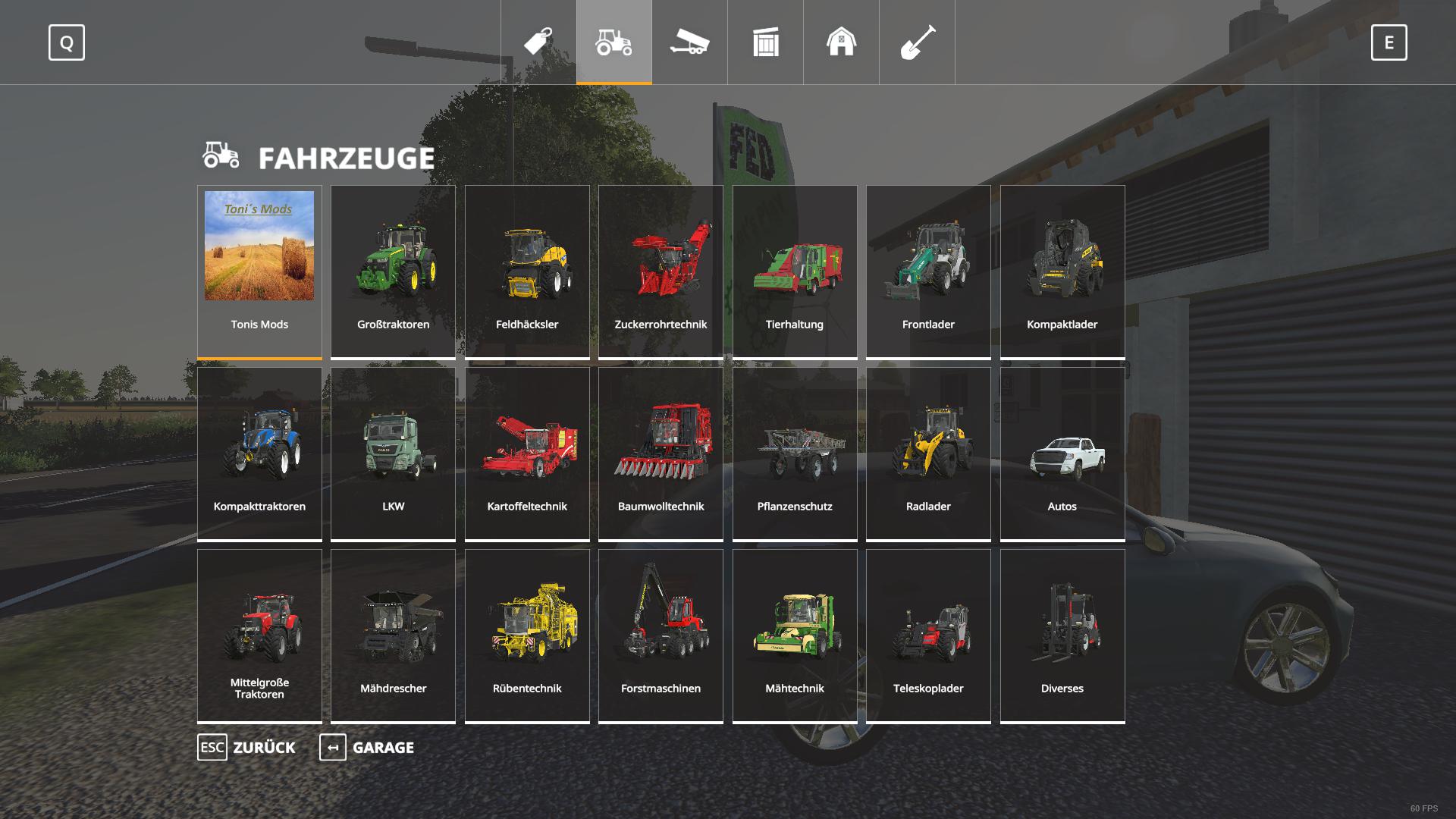Choose the Zuckerrohrtechnik category
Viewport: 1456px width, 819px height.
pos(661,271)
